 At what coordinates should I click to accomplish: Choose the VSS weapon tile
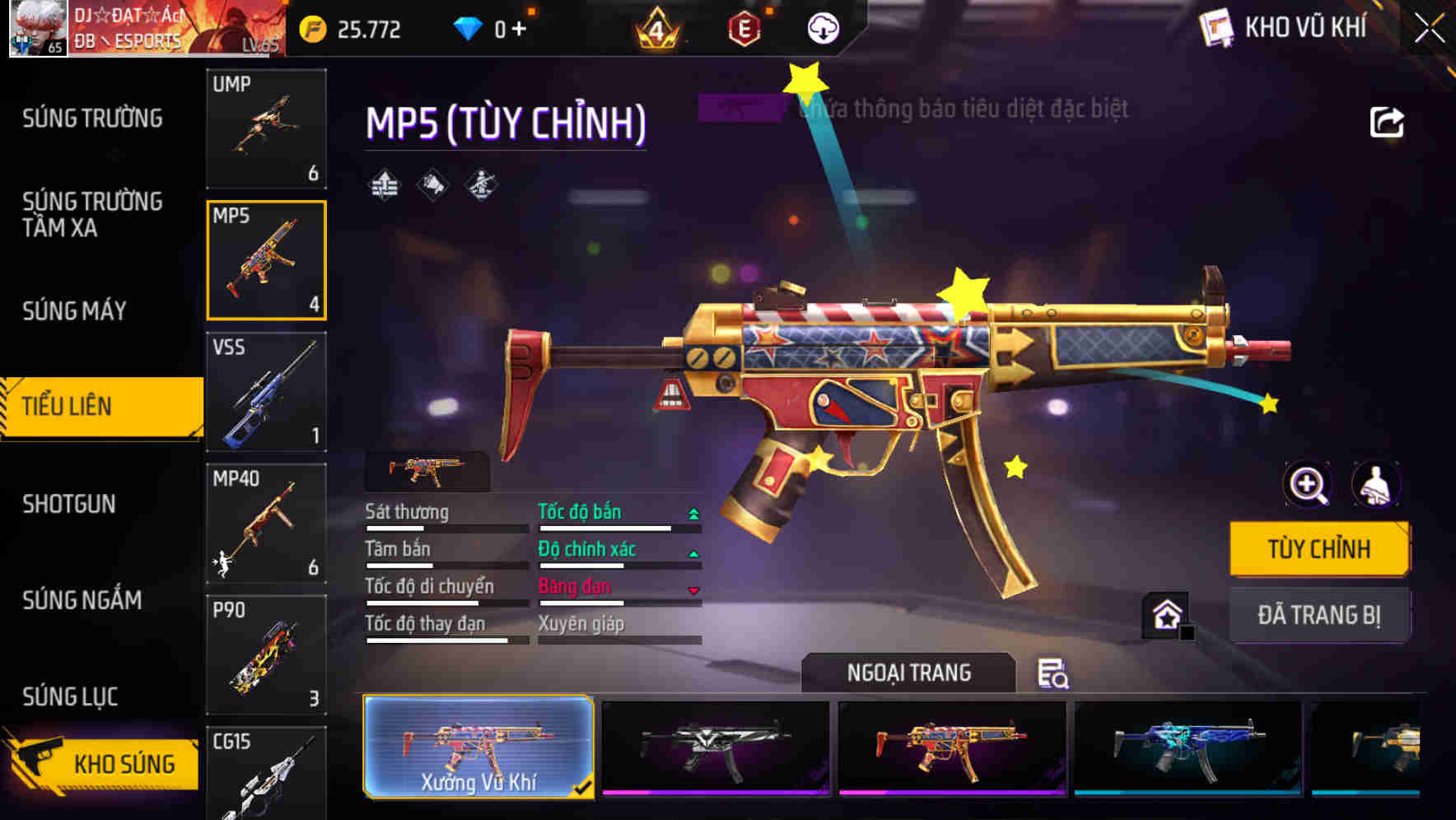pos(266,392)
